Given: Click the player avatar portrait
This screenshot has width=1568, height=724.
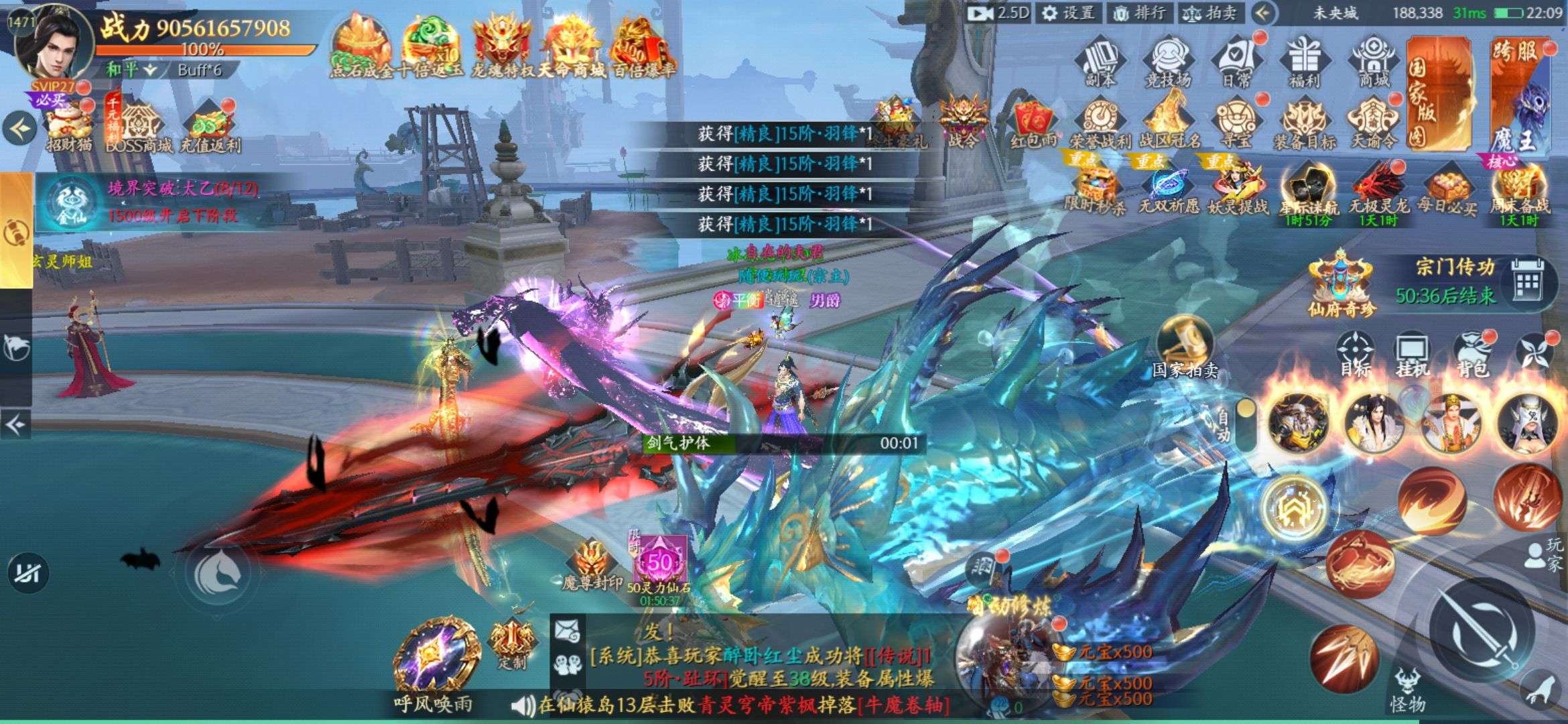Looking at the screenshot, I should click(55, 46).
